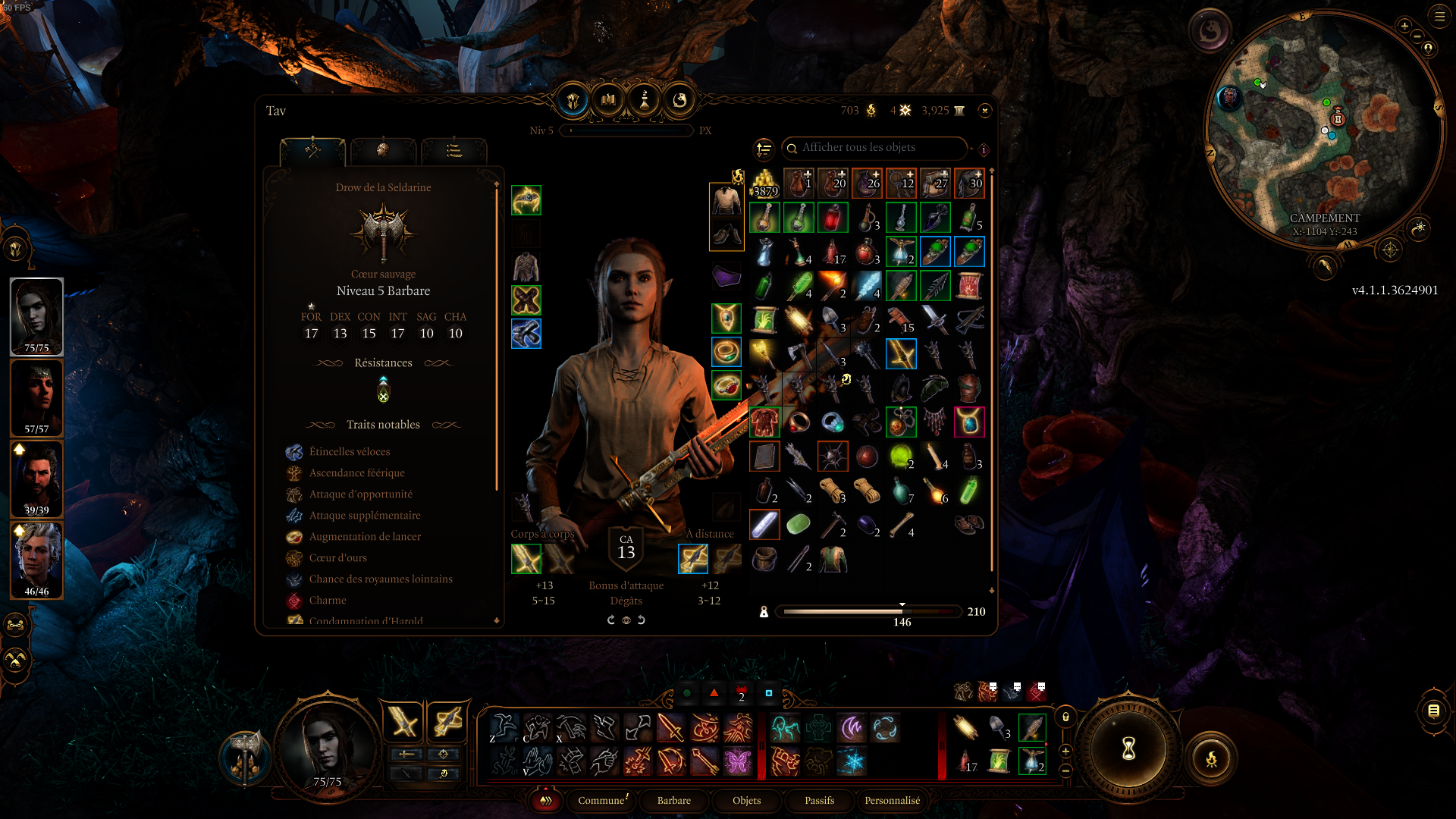The image size is (1456, 819).
Task: Open the Objets hotbar tab
Action: point(746,801)
